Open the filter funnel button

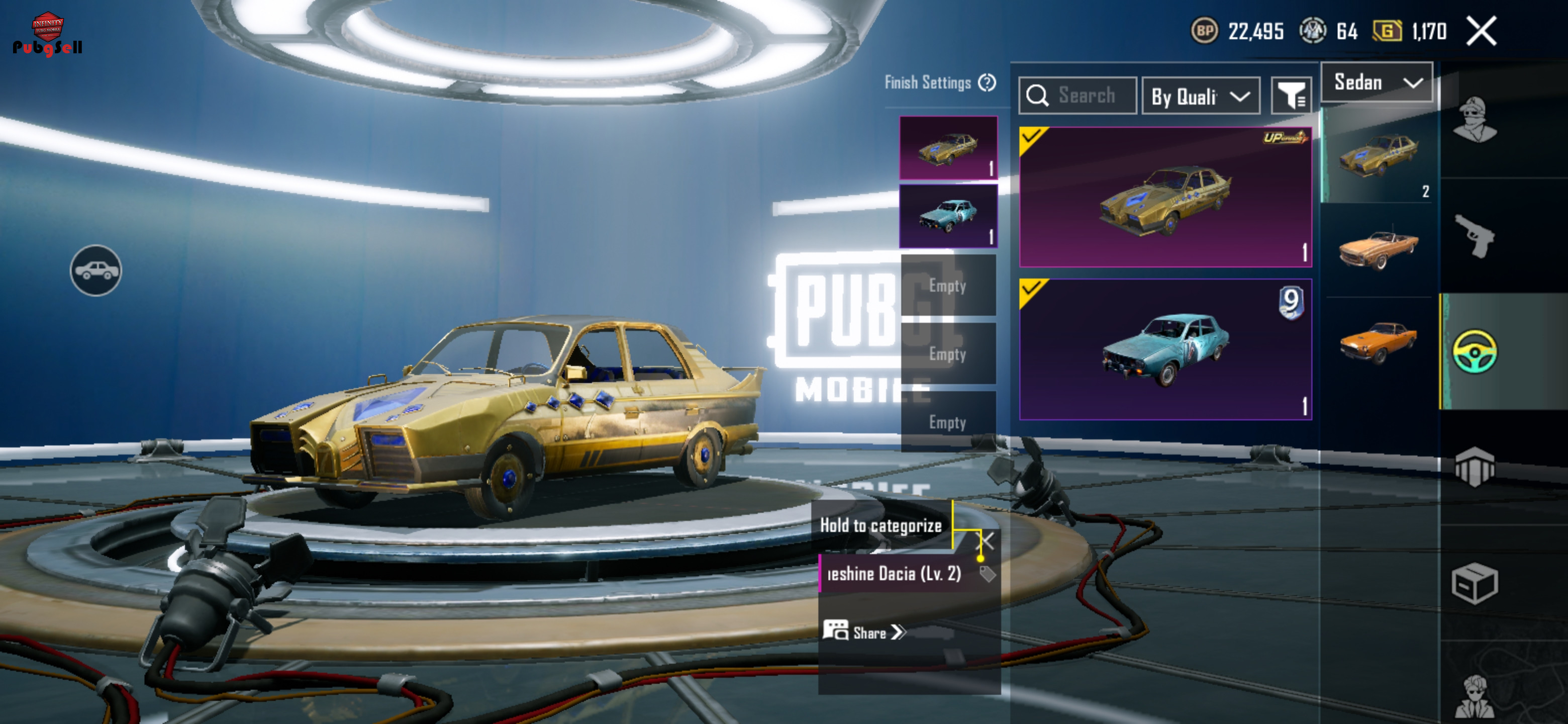[1291, 96]
